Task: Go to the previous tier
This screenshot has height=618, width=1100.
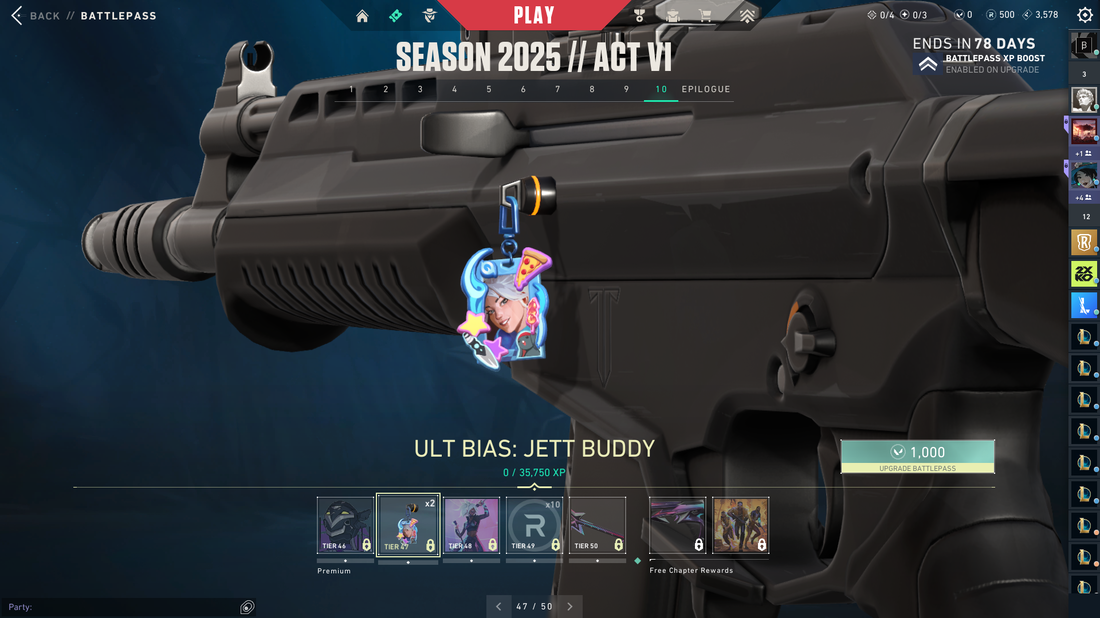Action: pyautogui.click(x=499, y=606)
